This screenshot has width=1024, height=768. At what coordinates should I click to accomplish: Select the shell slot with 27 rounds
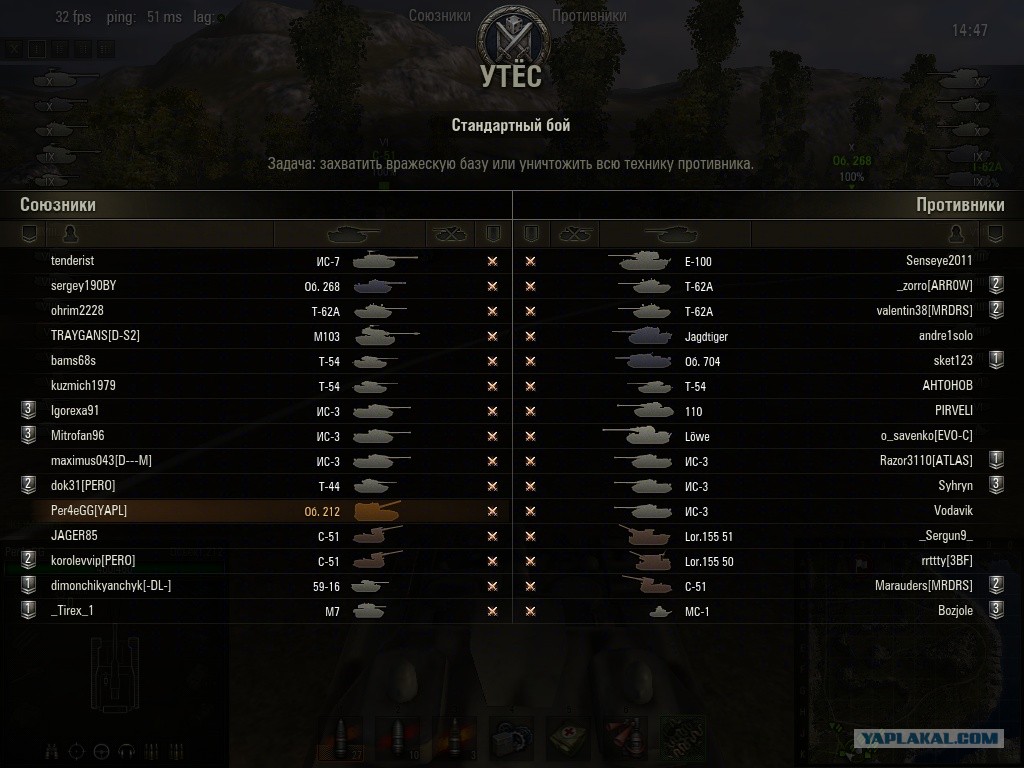pyautogui.click(x=341, y=740)
